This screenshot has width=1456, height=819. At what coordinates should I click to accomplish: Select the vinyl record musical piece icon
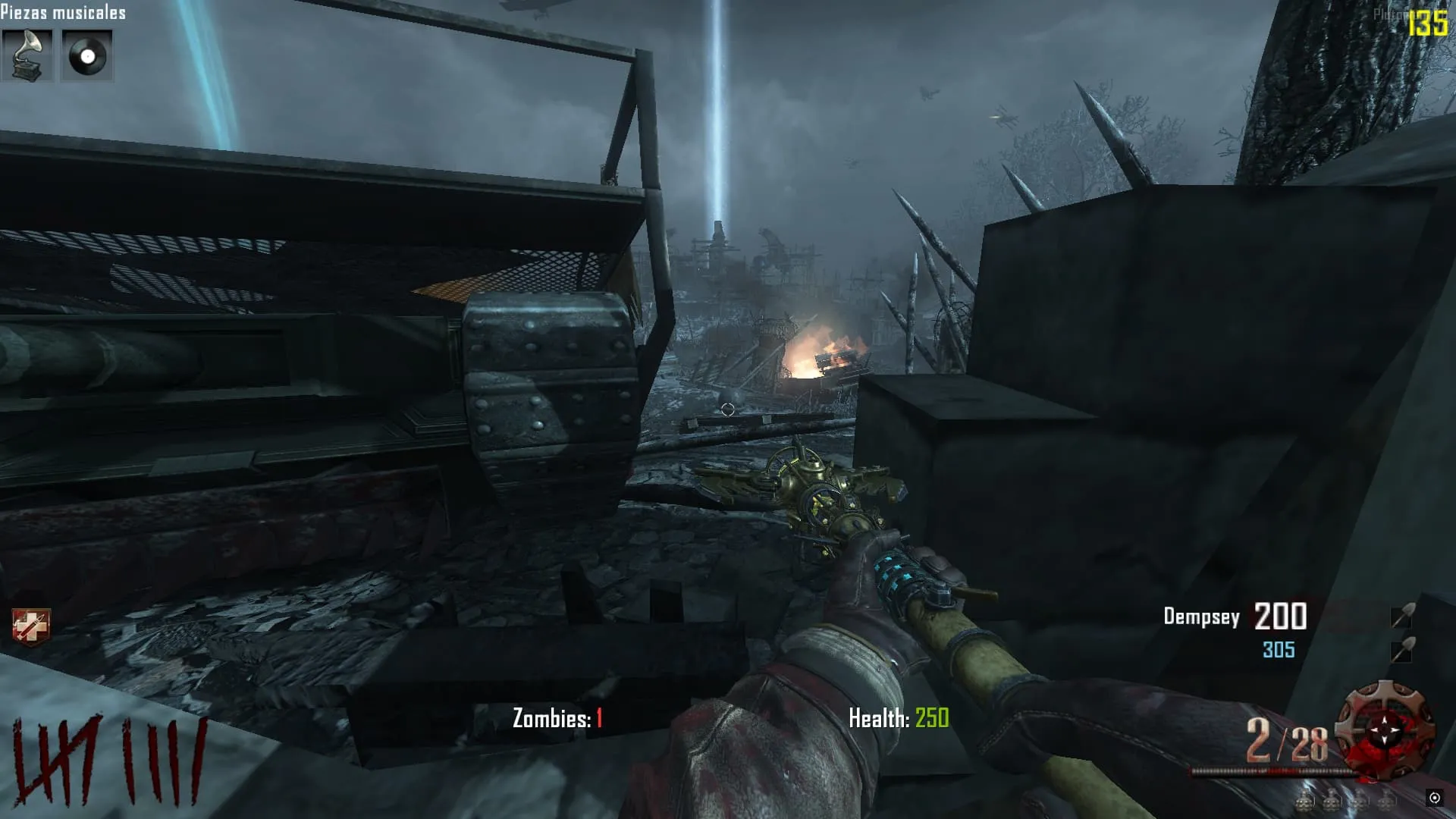click(x=86, y=55)
